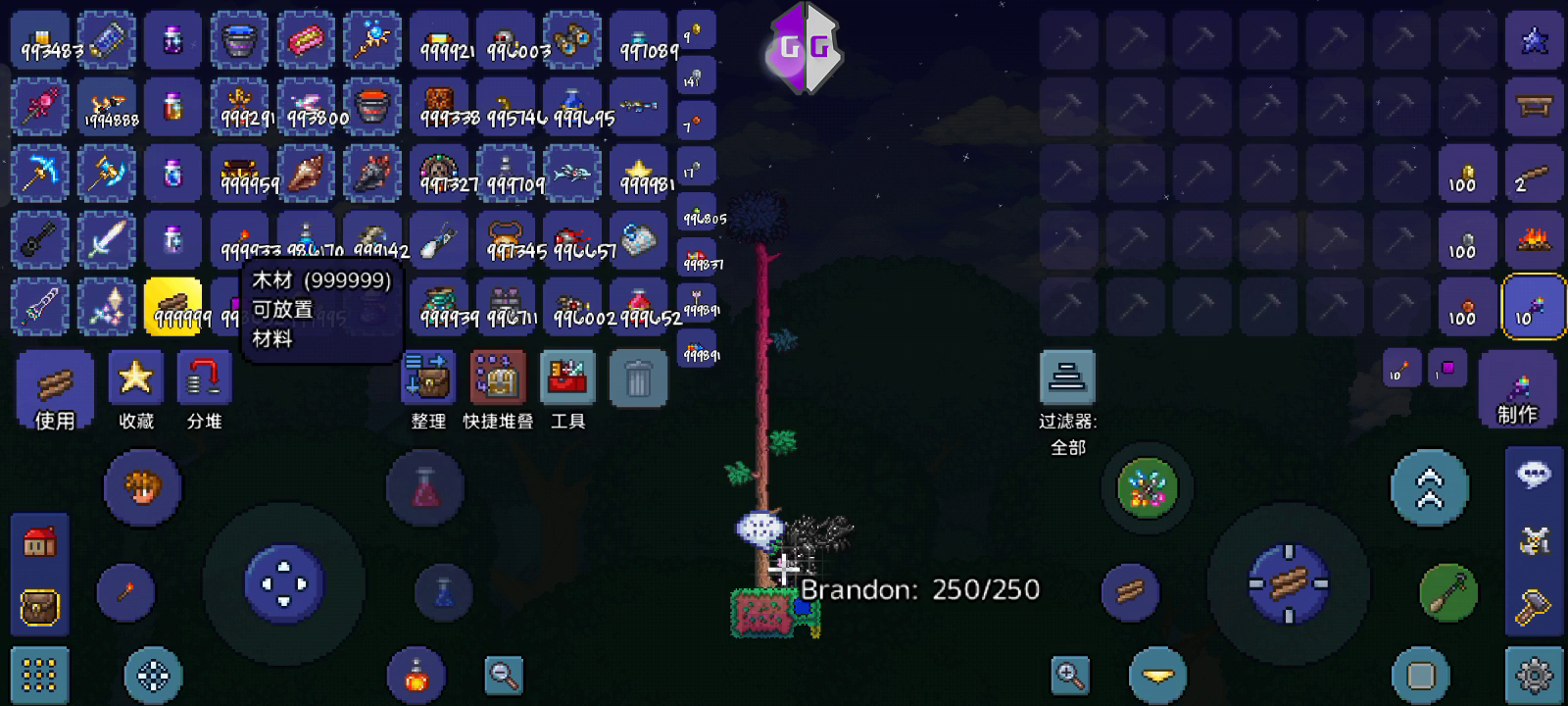The image size is (1568, 706).
Task: Click the trash can slot
Action: (x=638, y=378)
